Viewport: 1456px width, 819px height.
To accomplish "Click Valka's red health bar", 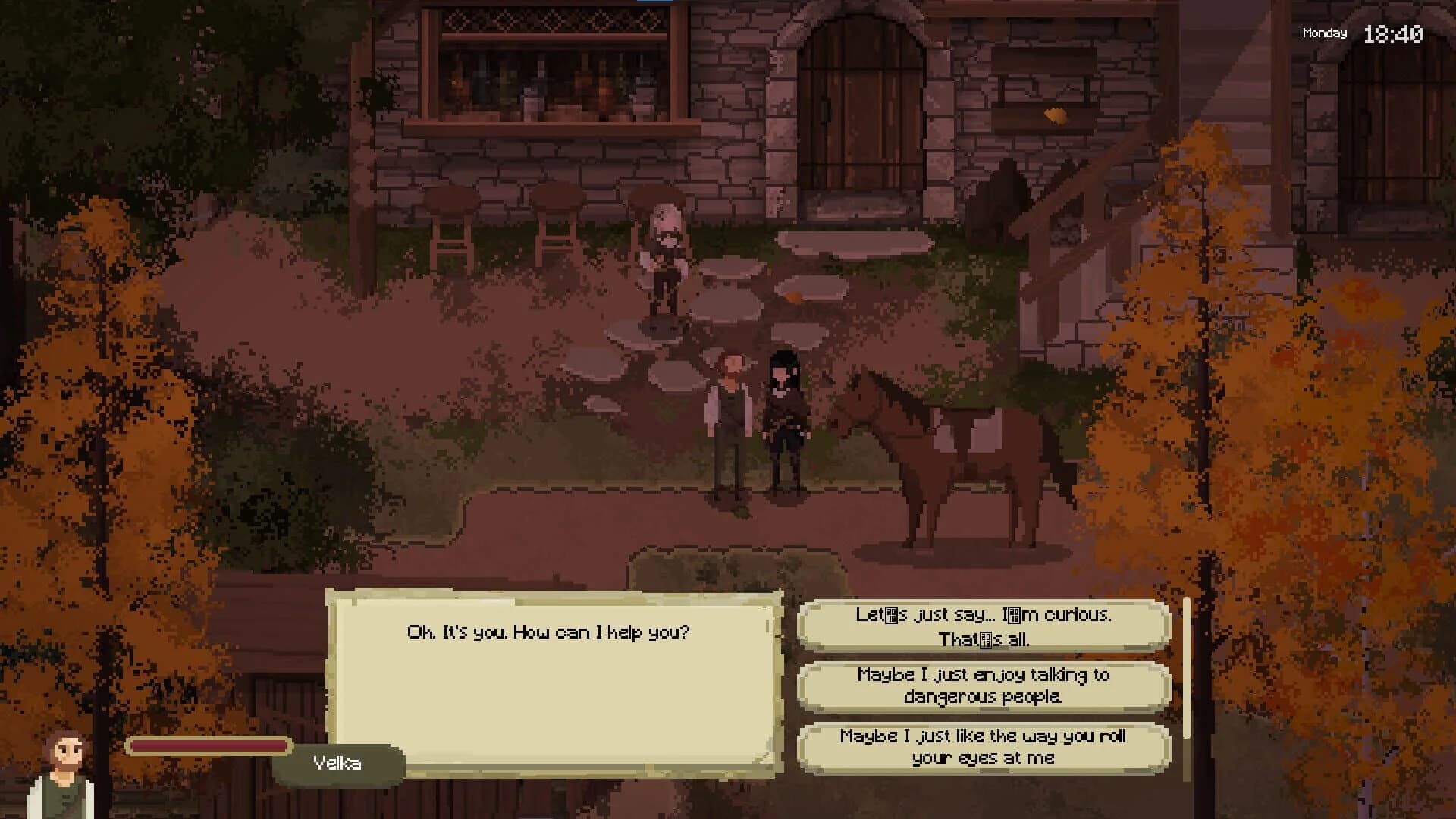I will coord(209,745).
